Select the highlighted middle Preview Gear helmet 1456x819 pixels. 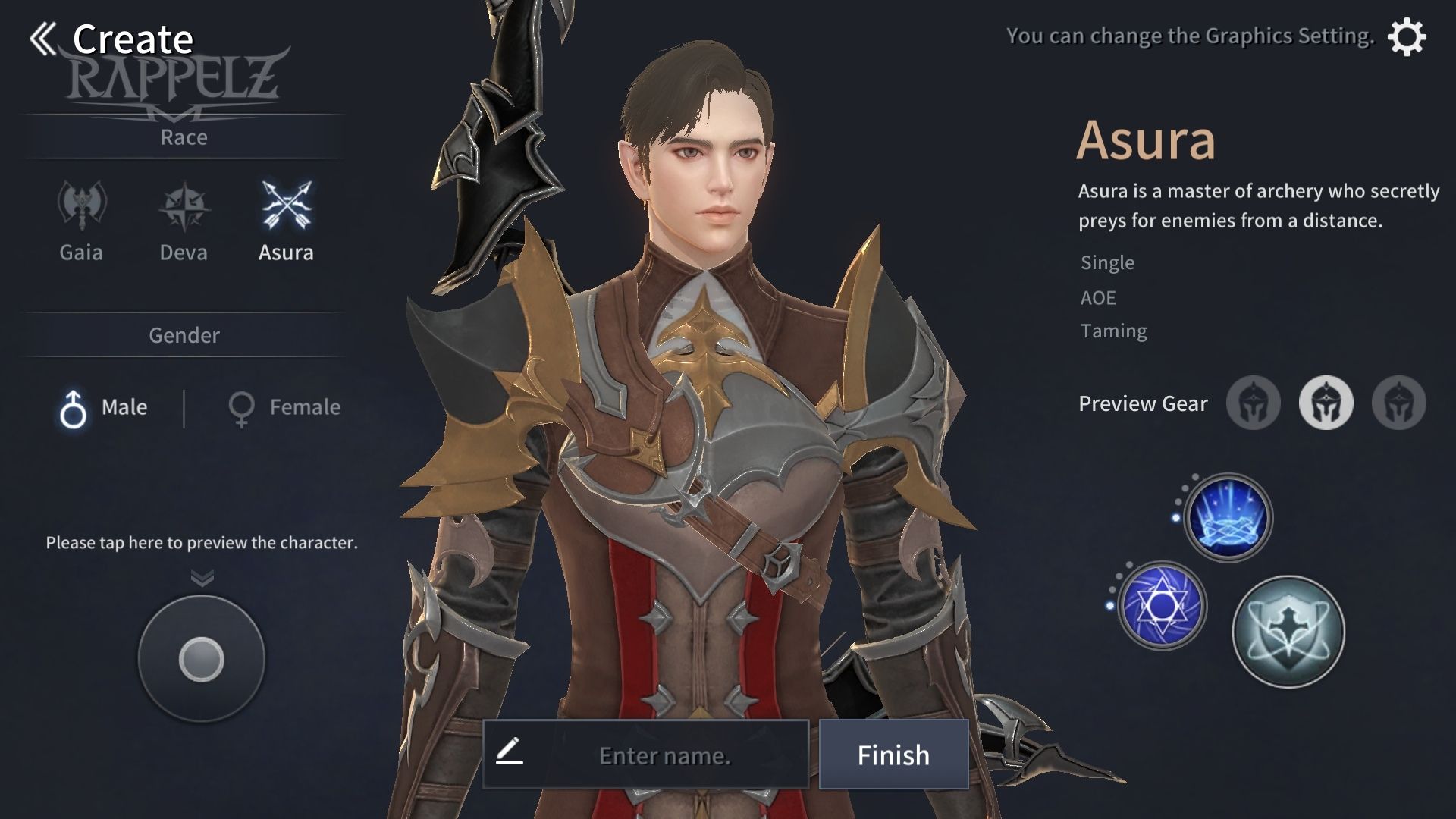click(x=1326, y=403)
